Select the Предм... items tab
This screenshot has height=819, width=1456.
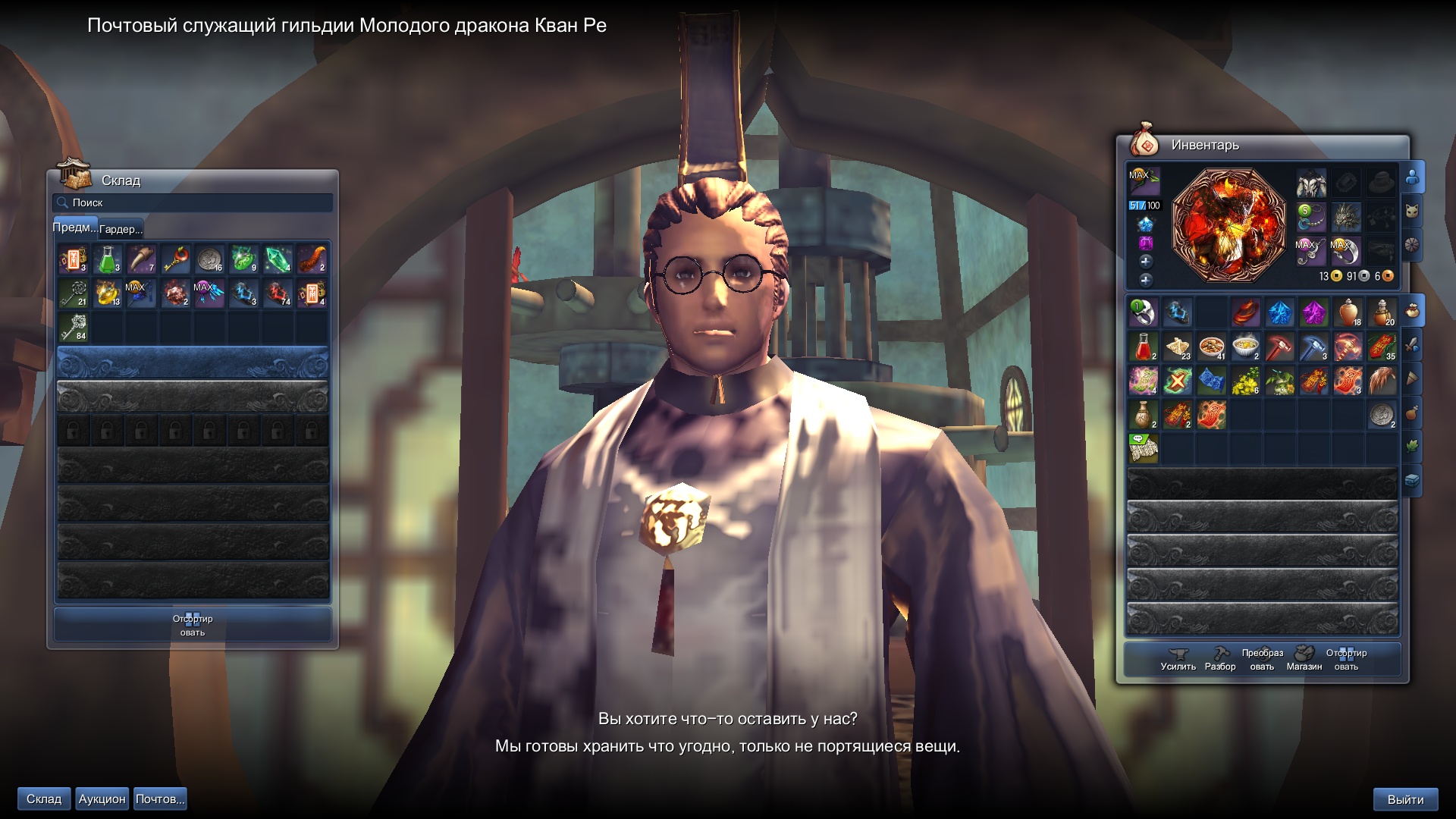point(74,227)
